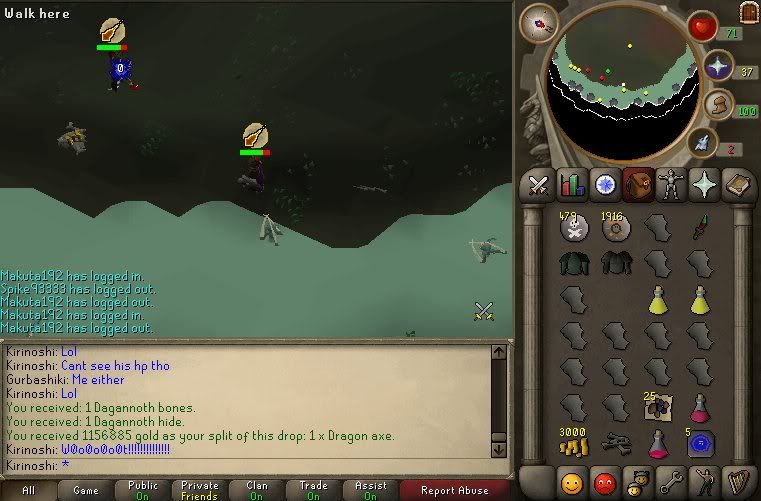Click the compass to face north
761x501 pixels.
point(538,22)
